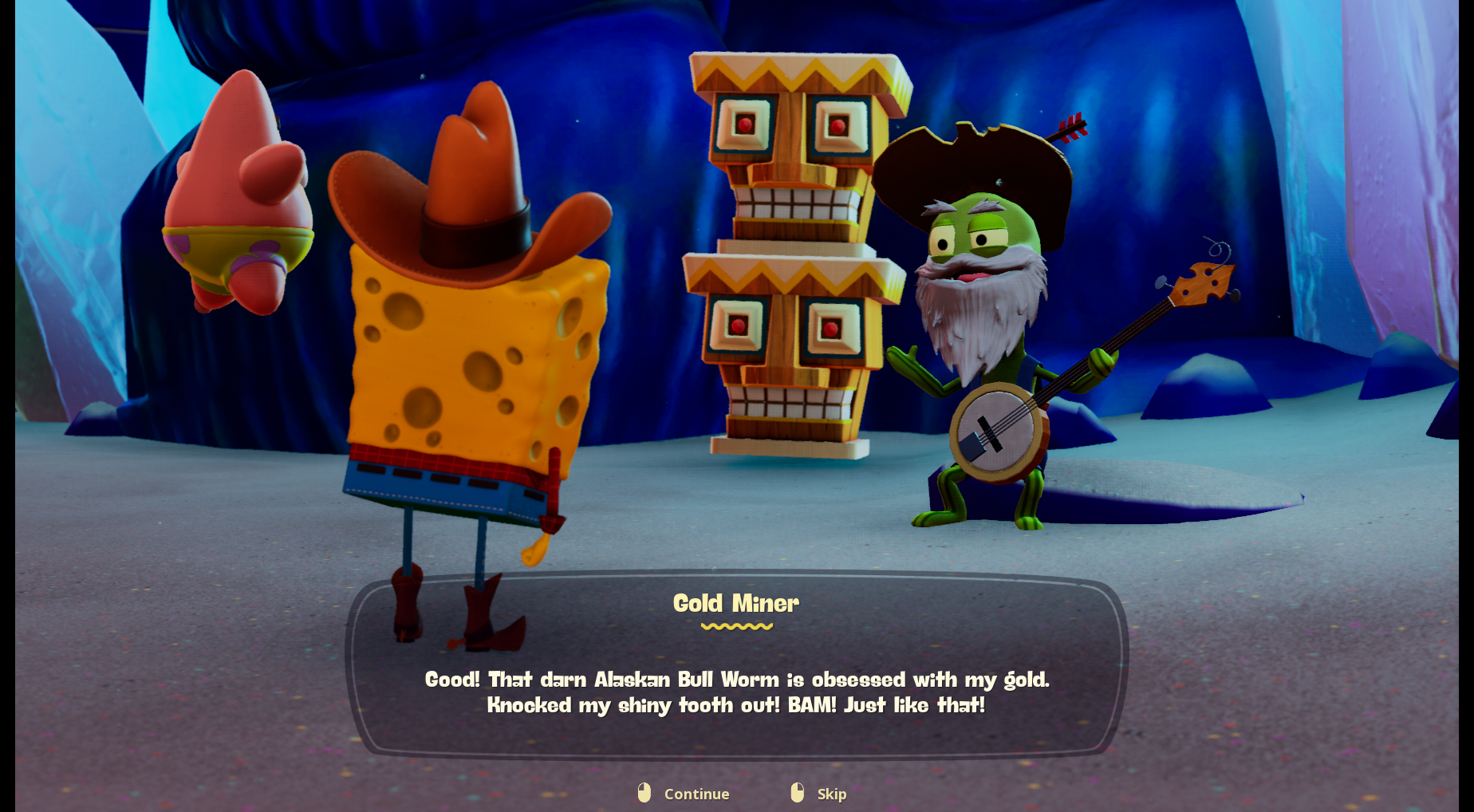The height and width of the screenshot is (812, 1474).
Task: Click the red eye of the top tiki
Action: point(744,128)
